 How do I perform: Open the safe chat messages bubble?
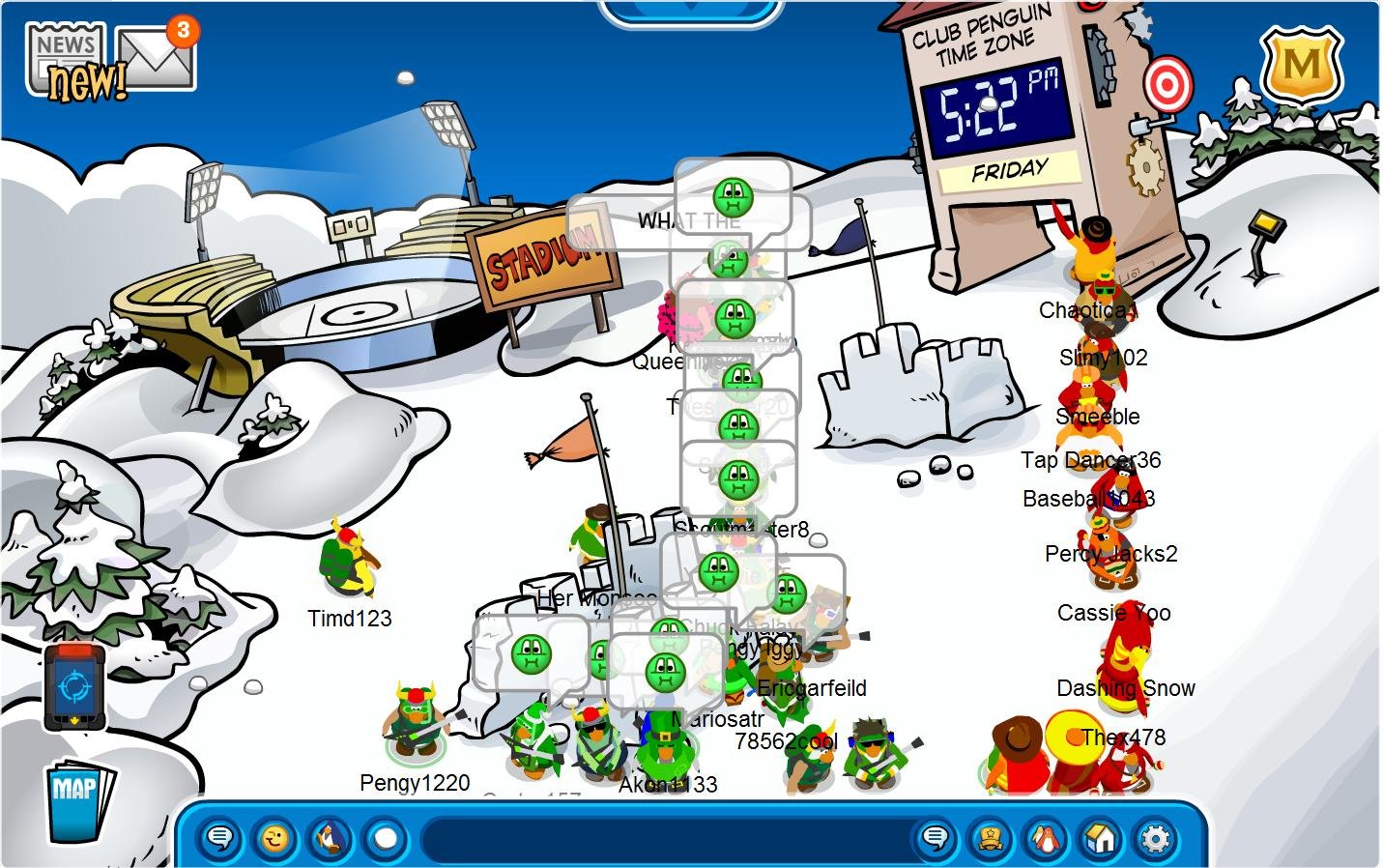click(x=219, y=837)
